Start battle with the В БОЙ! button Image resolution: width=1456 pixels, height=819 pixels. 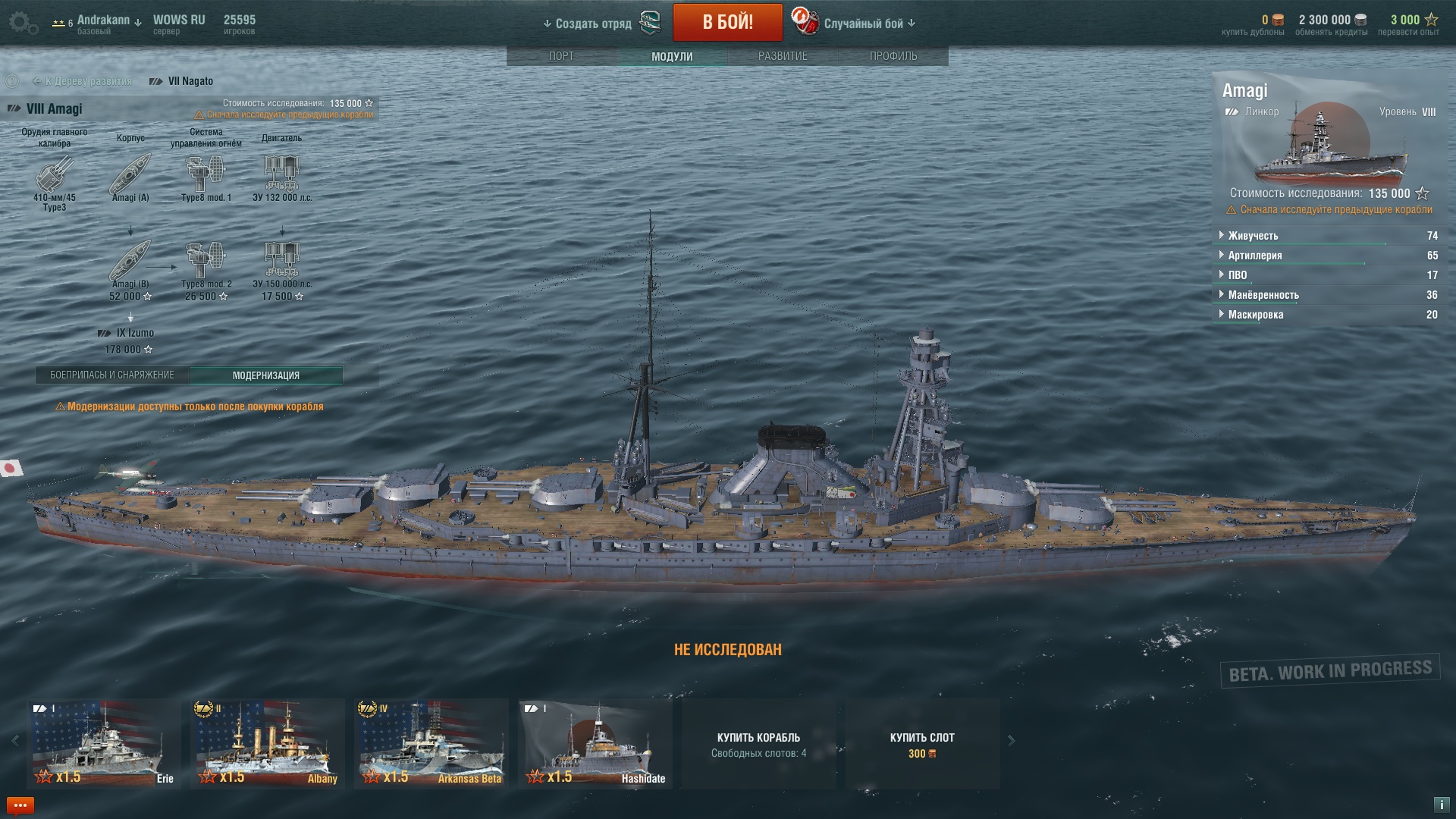[727, 22]
